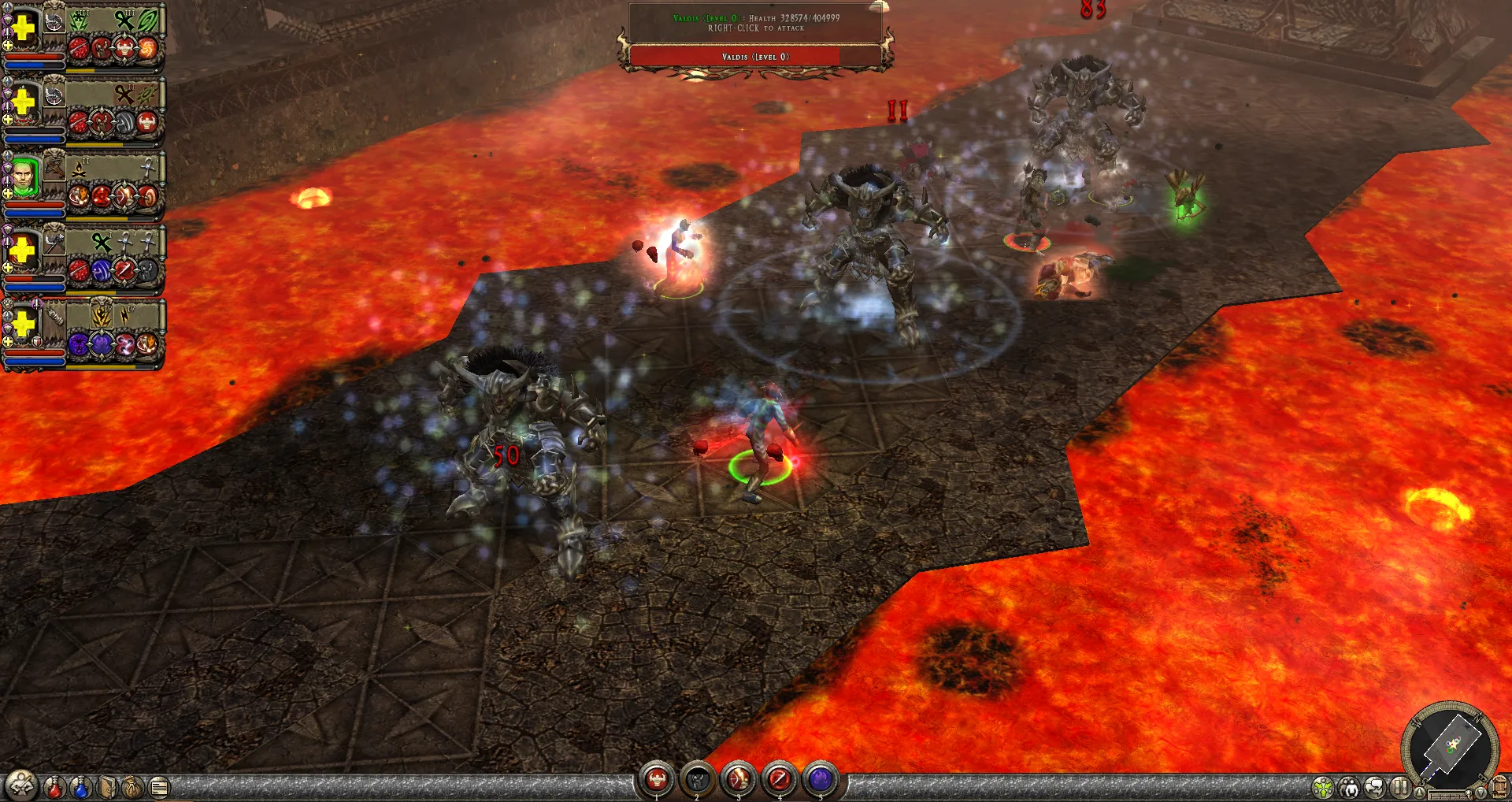This screenshot has height=802, width=1512.
Task: Select the mace weapon slot
Action: (x=54, y=242)
